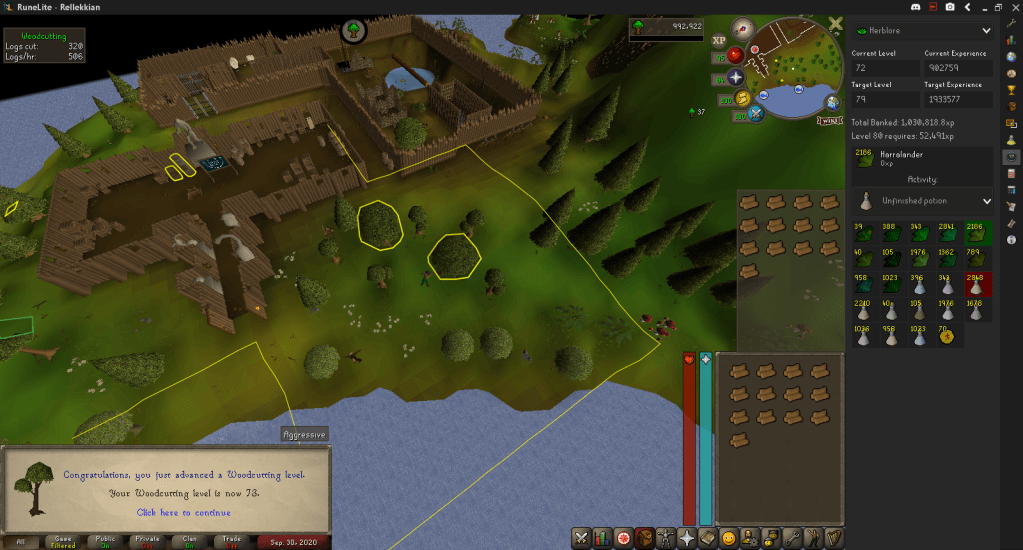Image resolution: width=1023 pixels, height=550 pixels.
Task: Open the Wiki lookup banner
Action: pyautogui.click(x=828, y=120)
